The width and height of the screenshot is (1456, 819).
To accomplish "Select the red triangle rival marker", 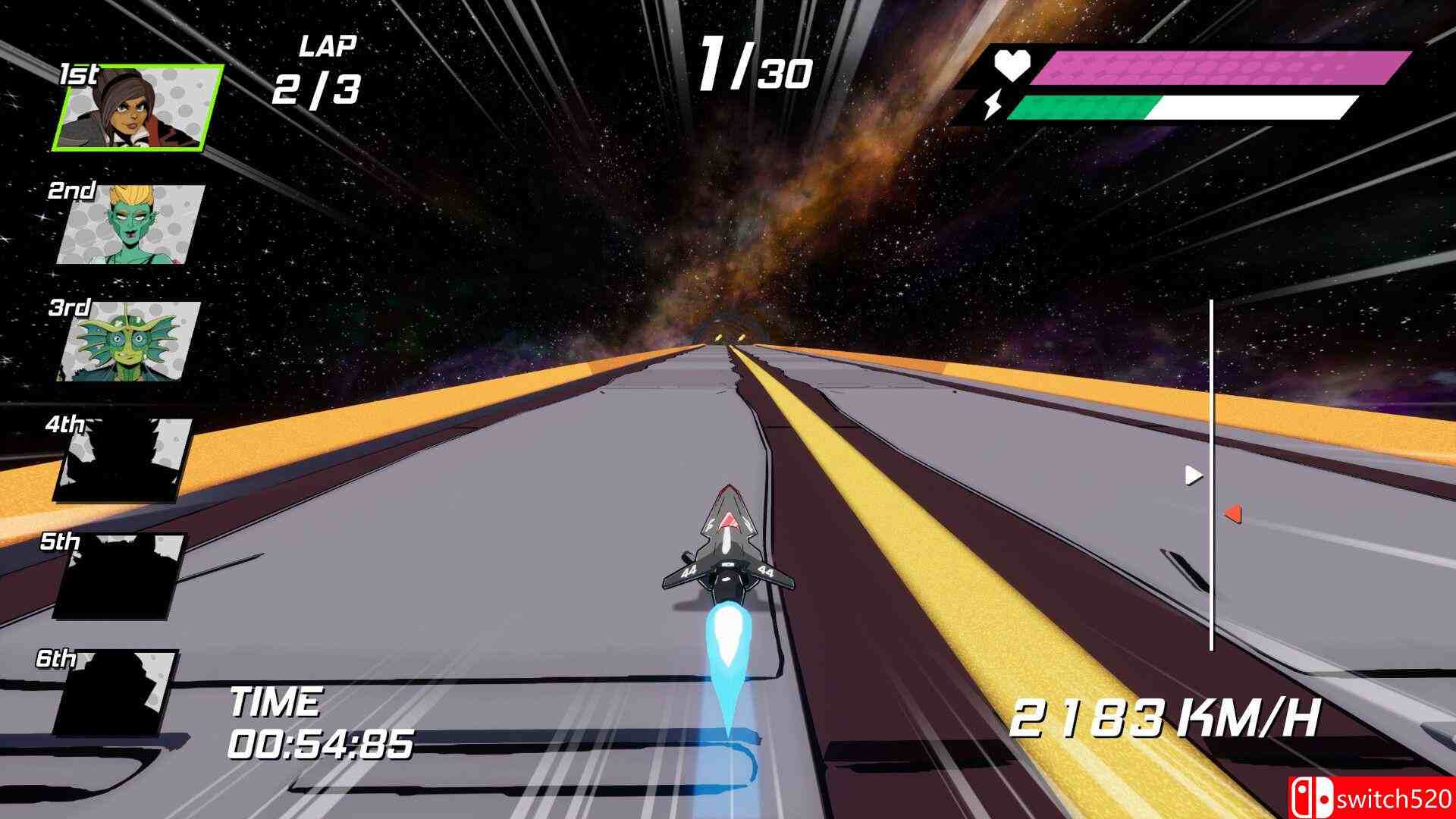I will (1232, 514).
